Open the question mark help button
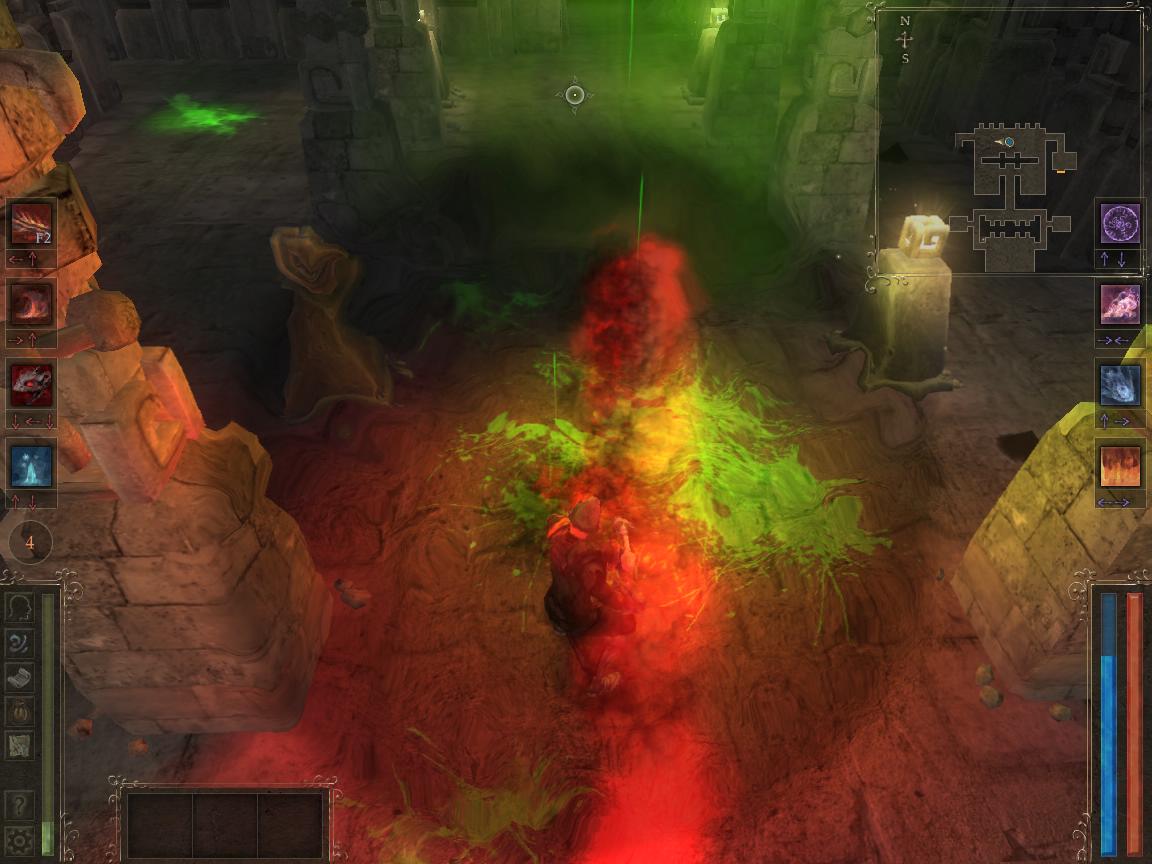Image resolution: width=1152 pixels, height=864 pixels. coord(19,804)
